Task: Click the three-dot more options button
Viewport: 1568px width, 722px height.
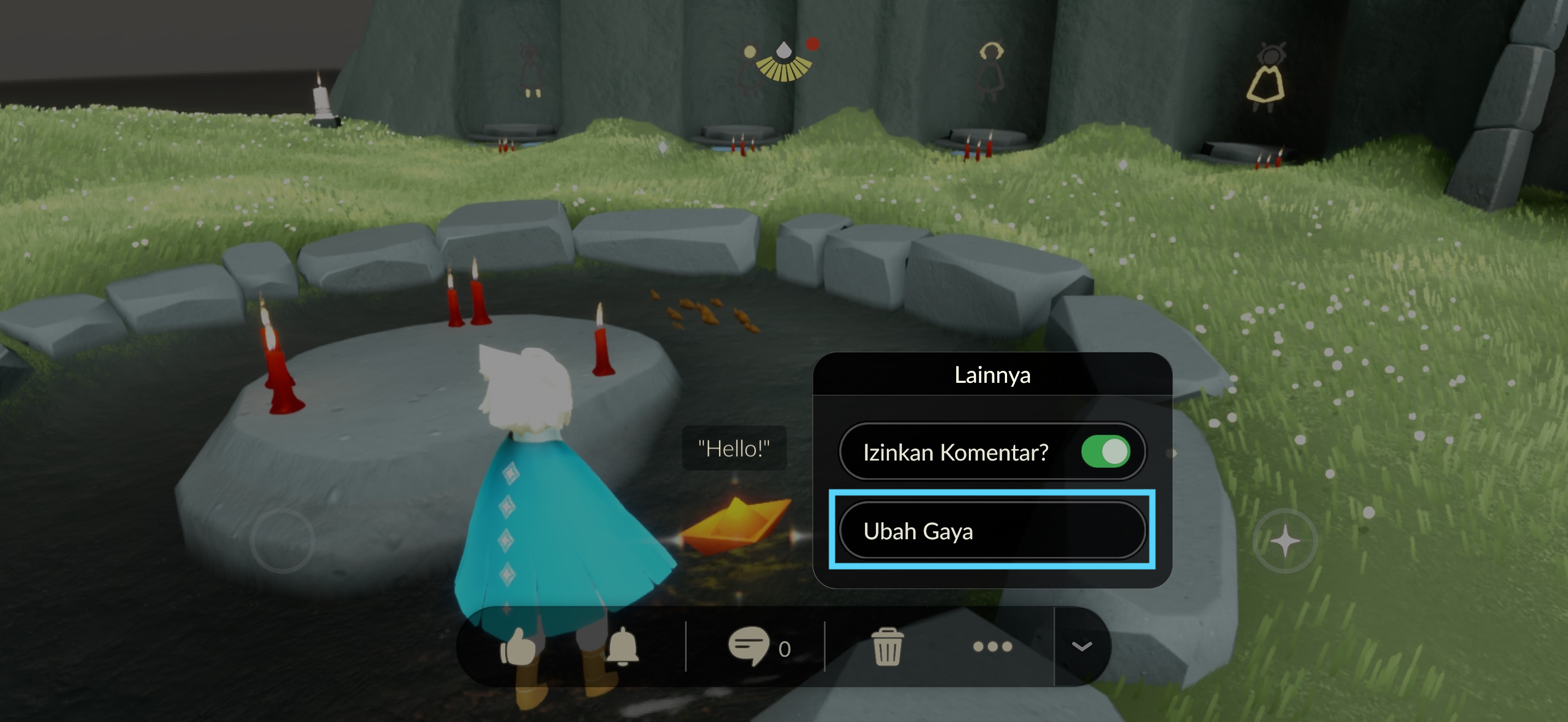Action: click(992, 647)
